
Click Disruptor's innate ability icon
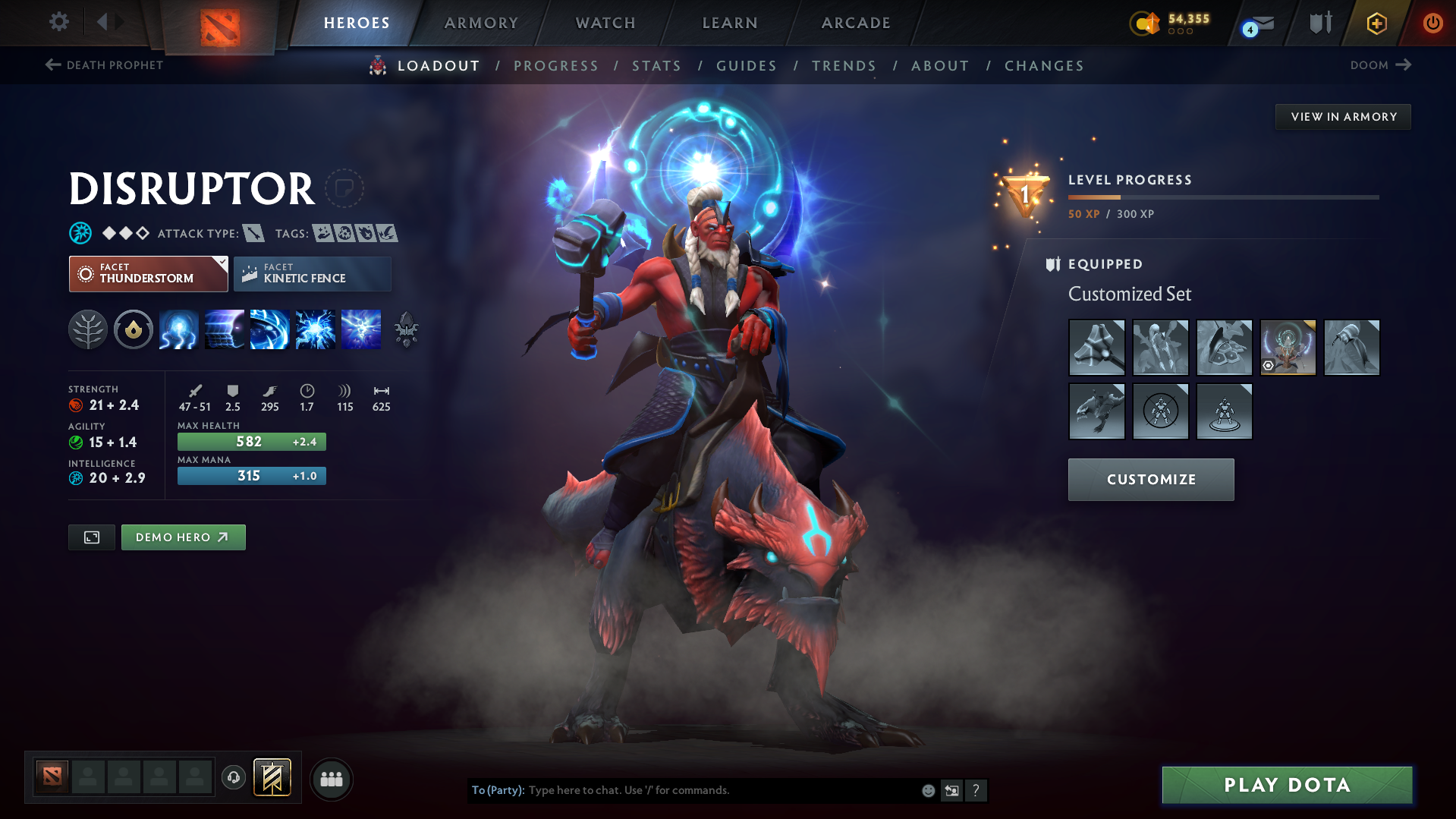pyautogui.click(x=134, y=329)
